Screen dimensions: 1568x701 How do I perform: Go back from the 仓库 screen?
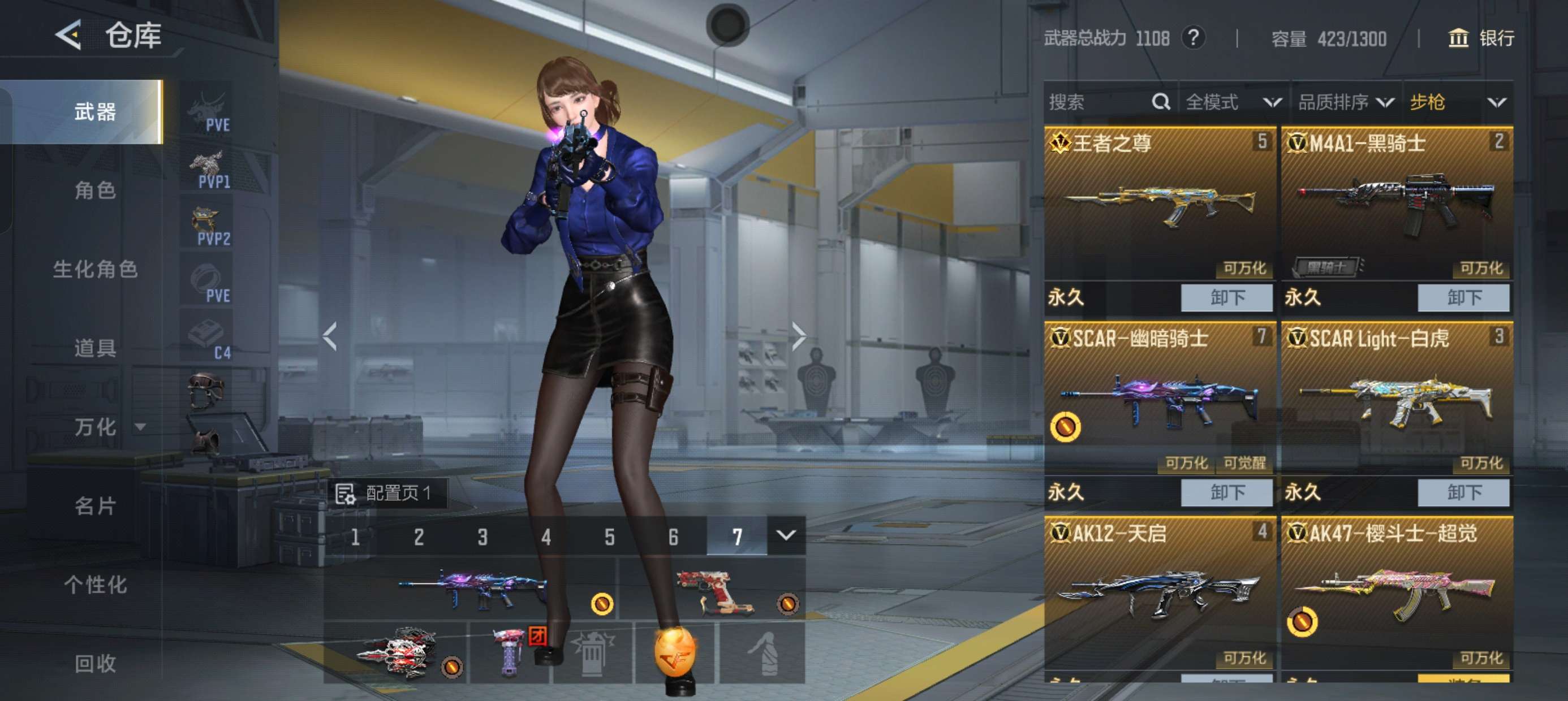69,34
